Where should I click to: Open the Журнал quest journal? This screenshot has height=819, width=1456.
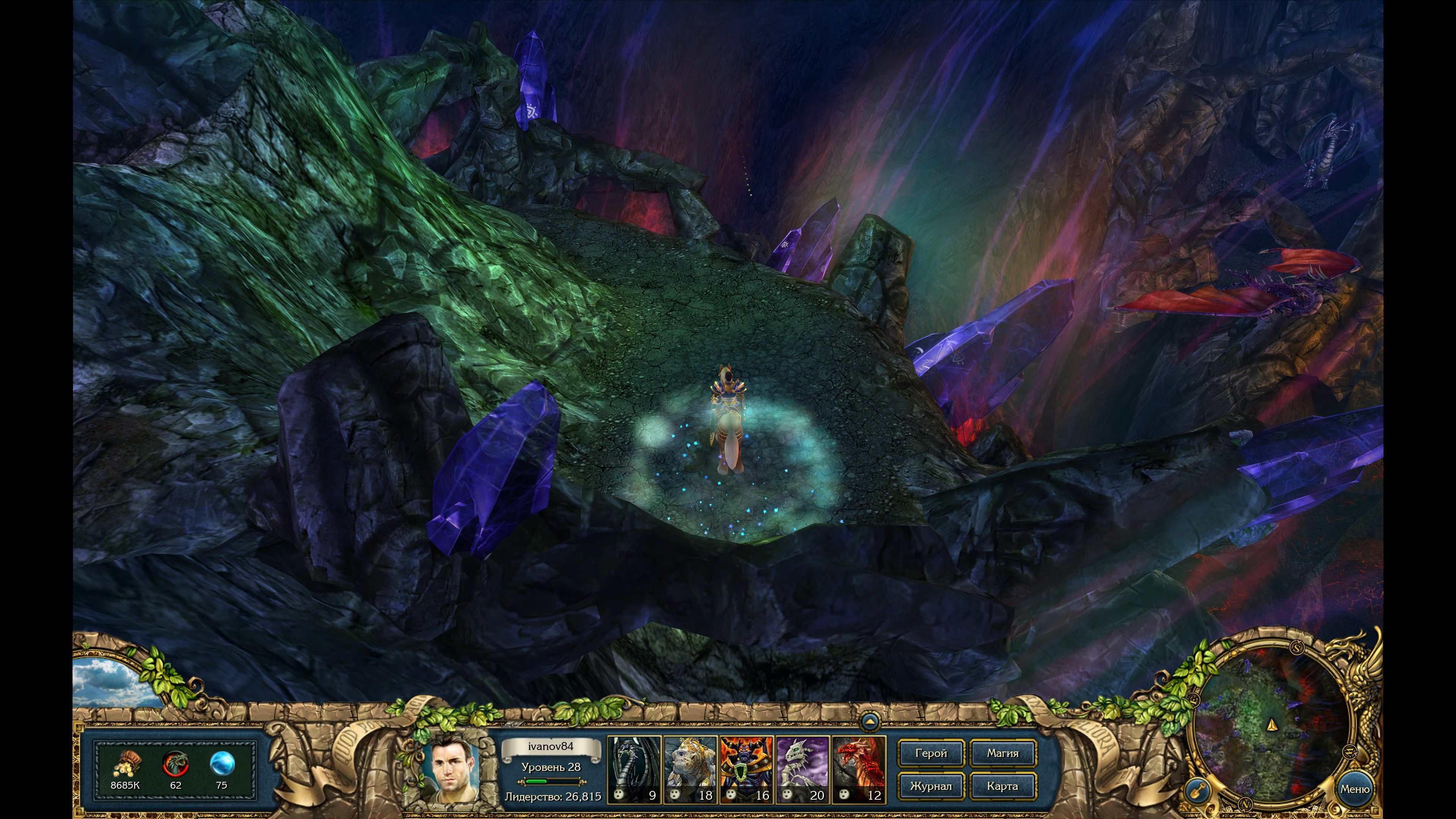(x=930, y=786)
